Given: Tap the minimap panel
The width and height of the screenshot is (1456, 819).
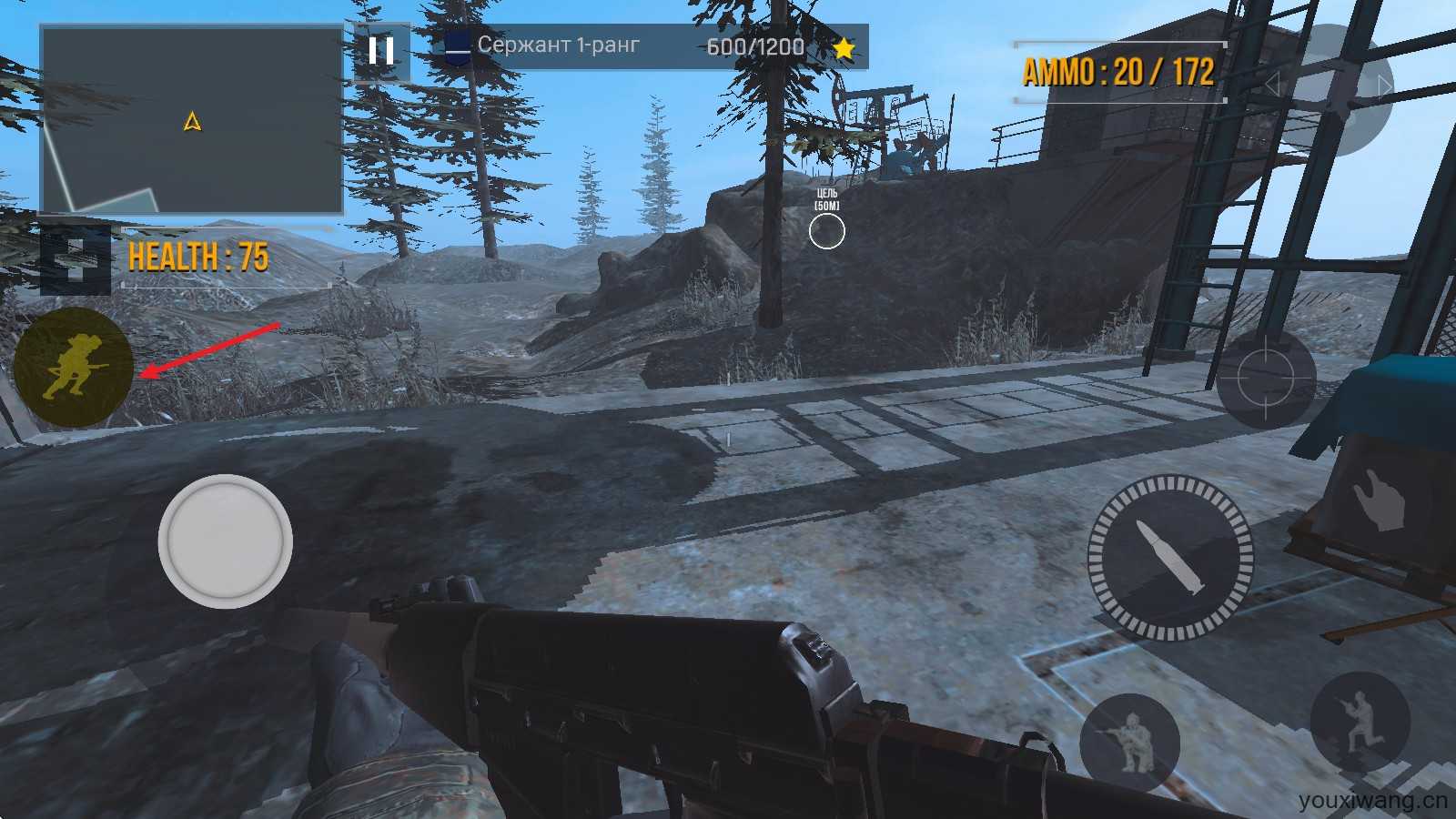Looking at the screenshot, I should pyautogui.click(x=191, y=120).
